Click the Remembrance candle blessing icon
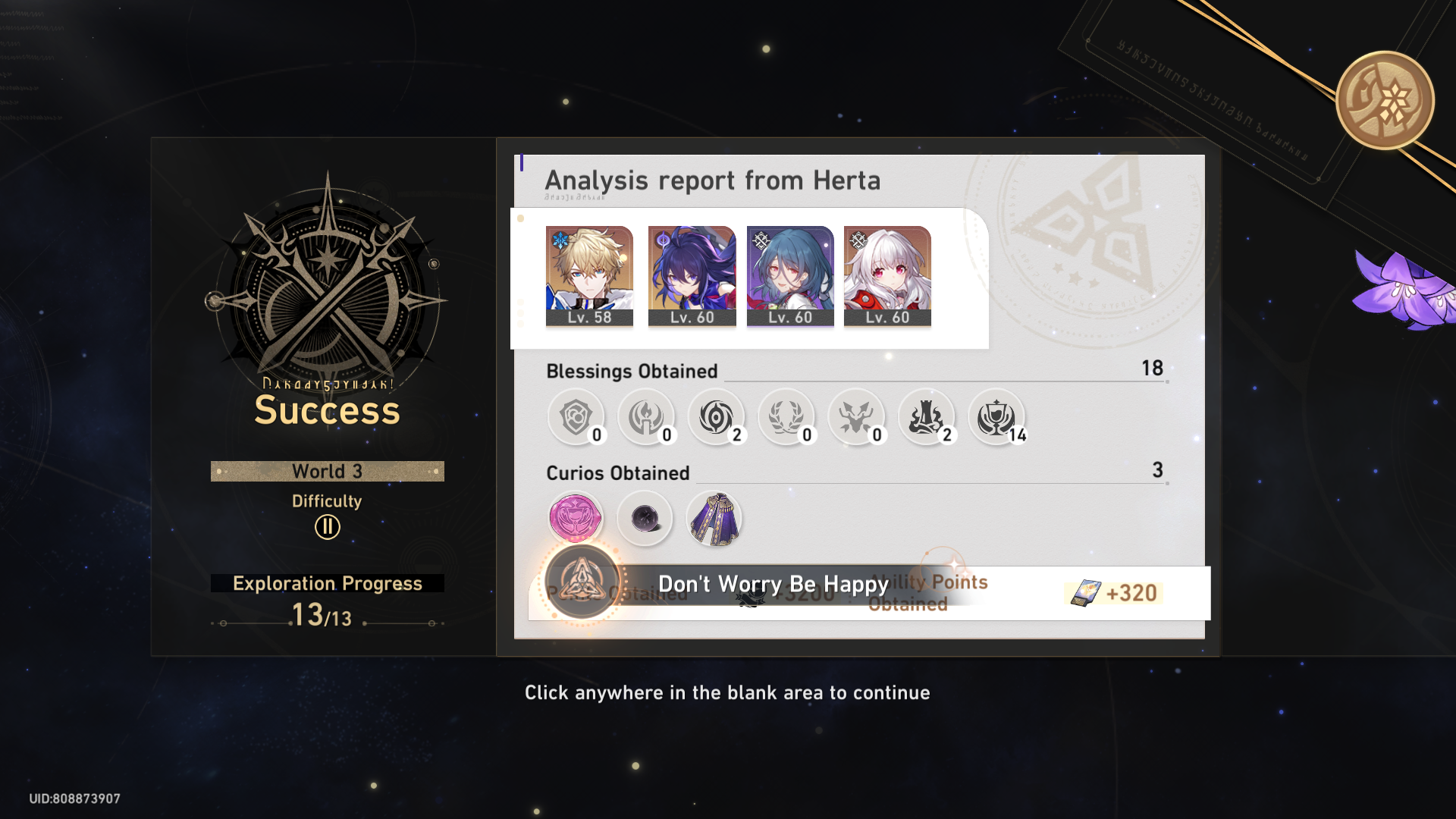Screen dimensions: 1456x819 pos(646,417)
